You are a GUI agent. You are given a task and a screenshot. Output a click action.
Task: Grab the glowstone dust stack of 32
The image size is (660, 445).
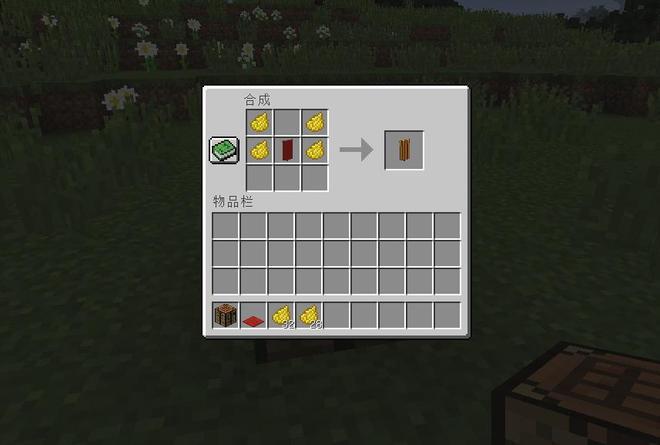[x=281, y=316]
